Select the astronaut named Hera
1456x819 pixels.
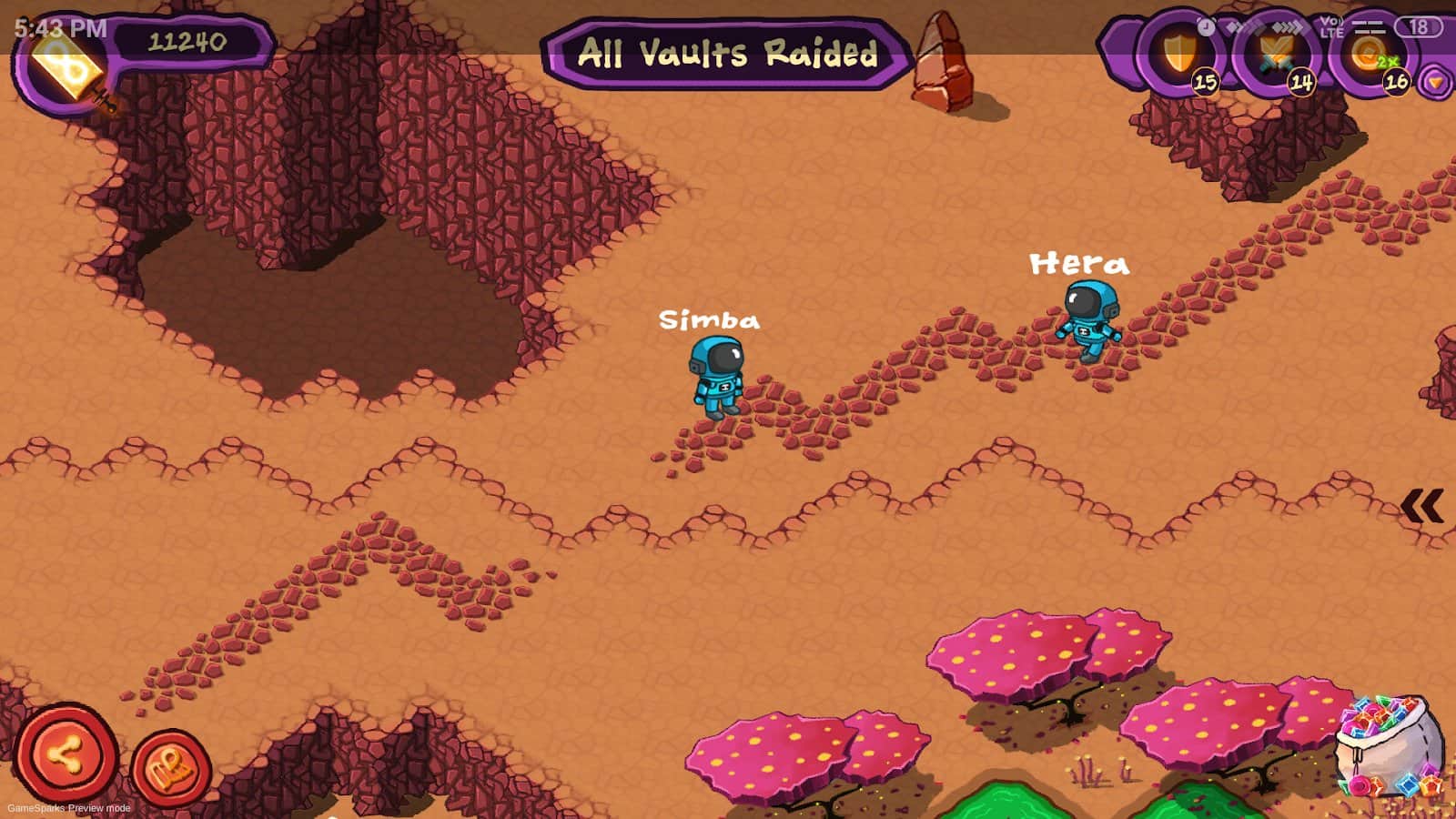point(1088,323)
